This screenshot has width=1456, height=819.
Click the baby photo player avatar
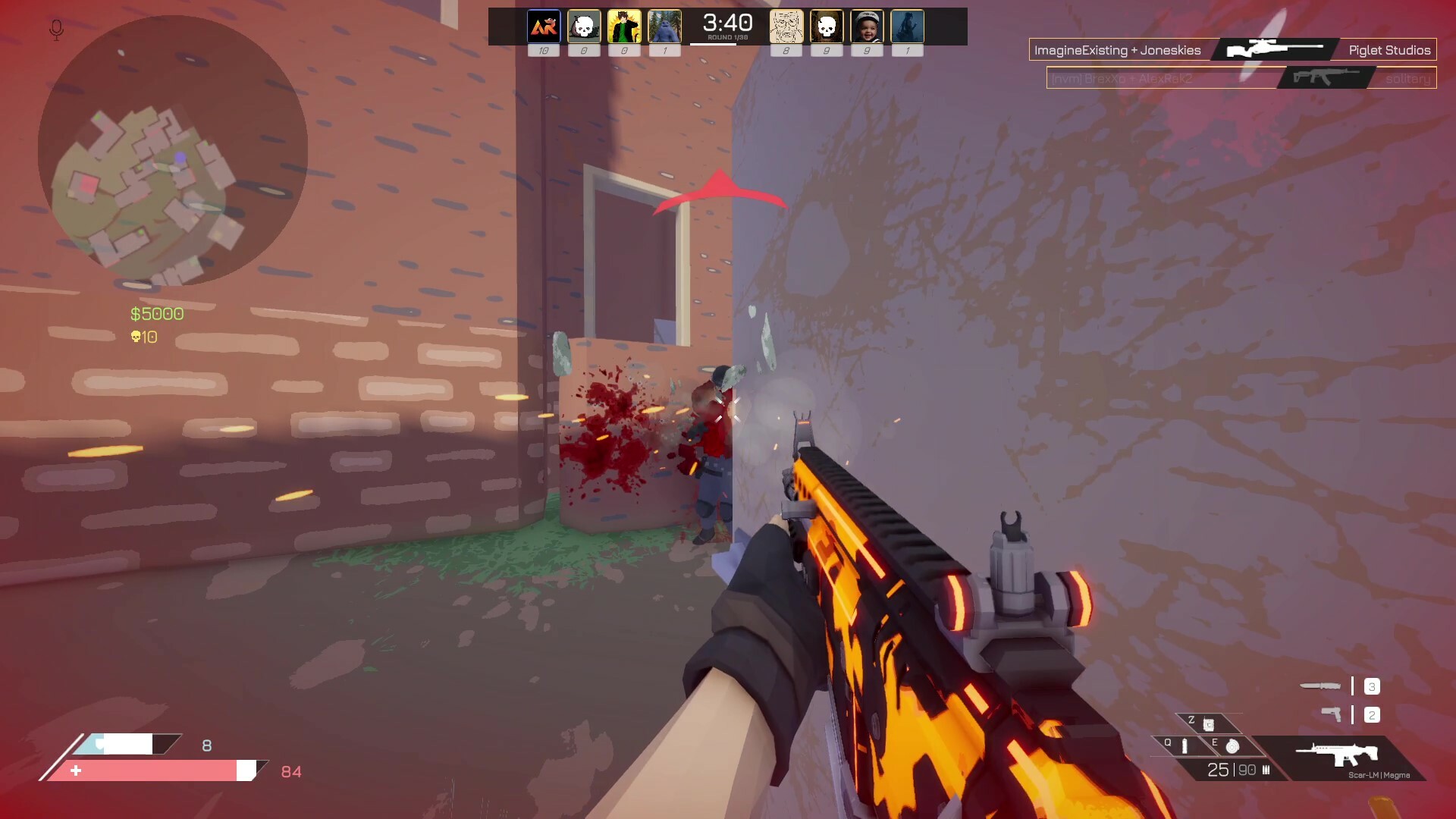[866, 25]
